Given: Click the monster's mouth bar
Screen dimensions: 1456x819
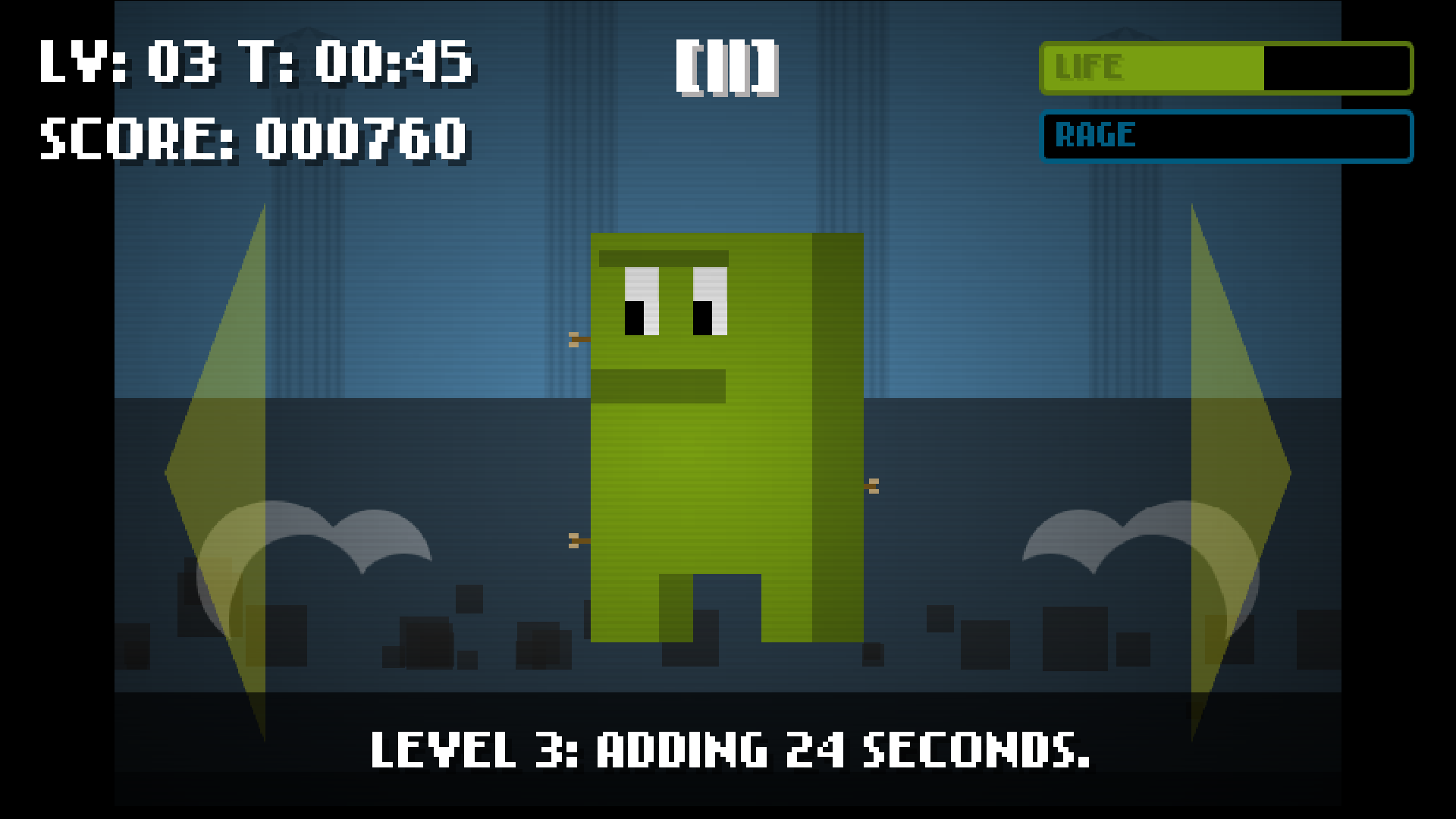Looking at the screenshot, I should (x=660, y=385).
